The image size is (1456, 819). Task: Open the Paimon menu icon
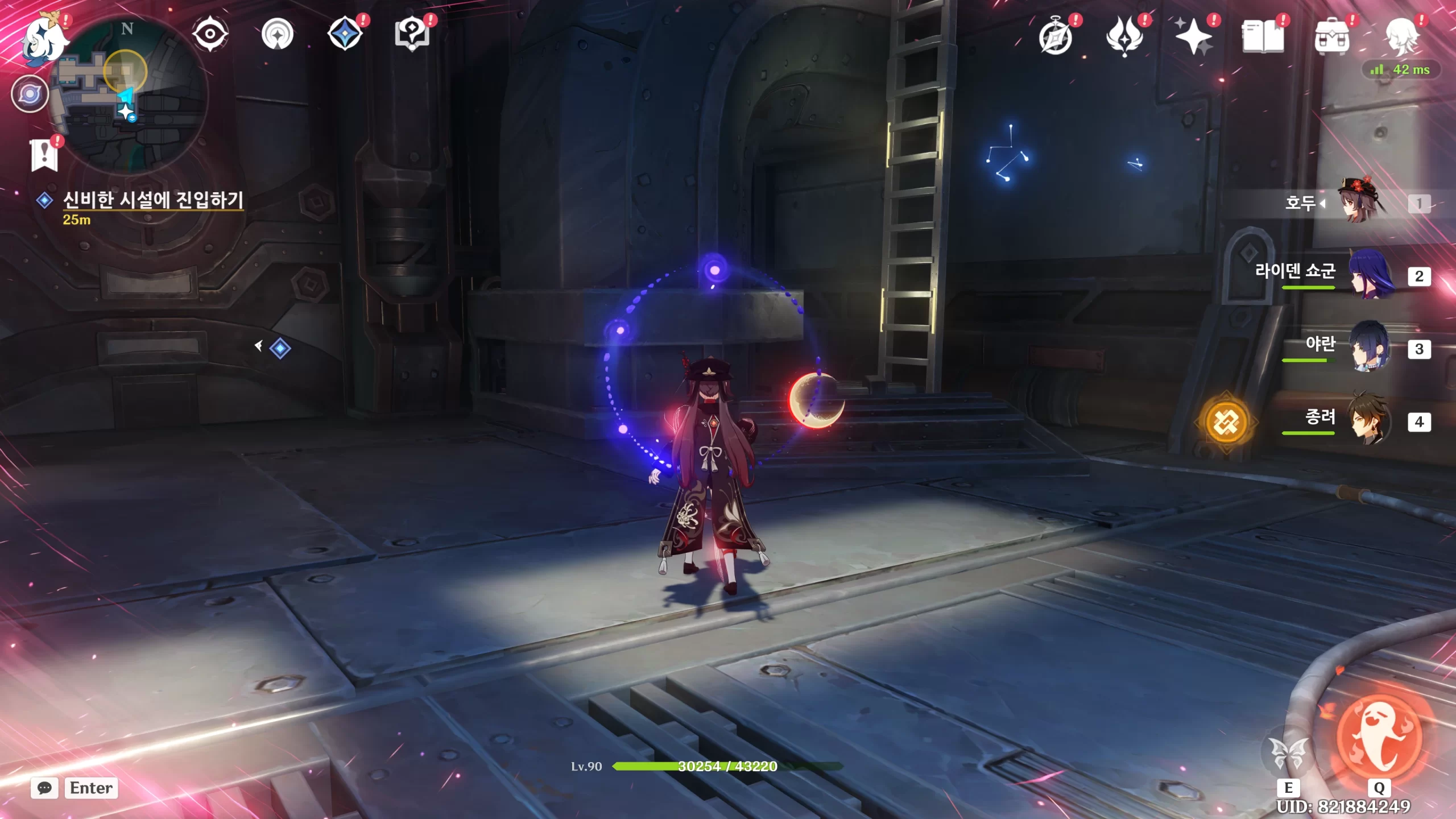44,39
